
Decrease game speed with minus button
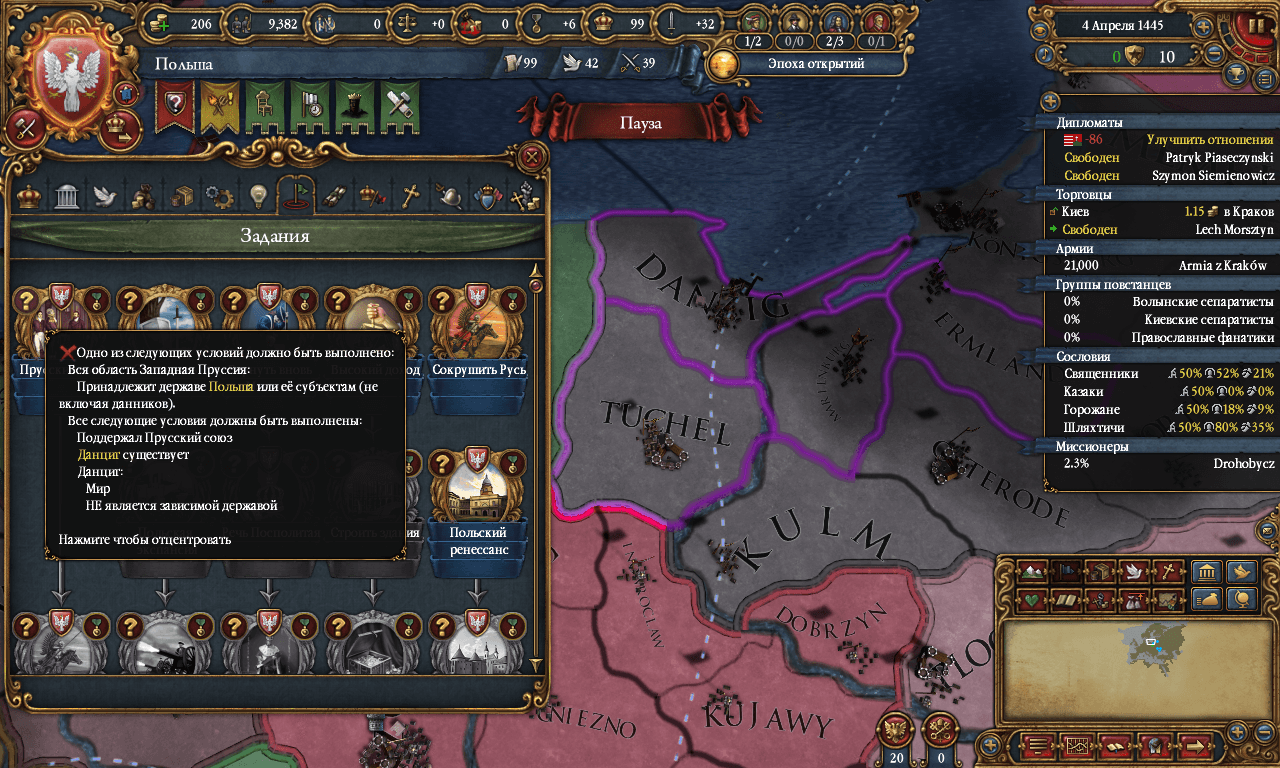1215,56
